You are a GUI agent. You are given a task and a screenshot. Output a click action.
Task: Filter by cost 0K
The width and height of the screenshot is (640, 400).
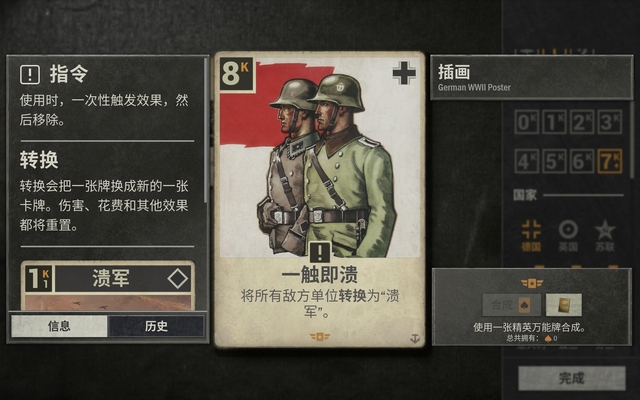(526, 123)
